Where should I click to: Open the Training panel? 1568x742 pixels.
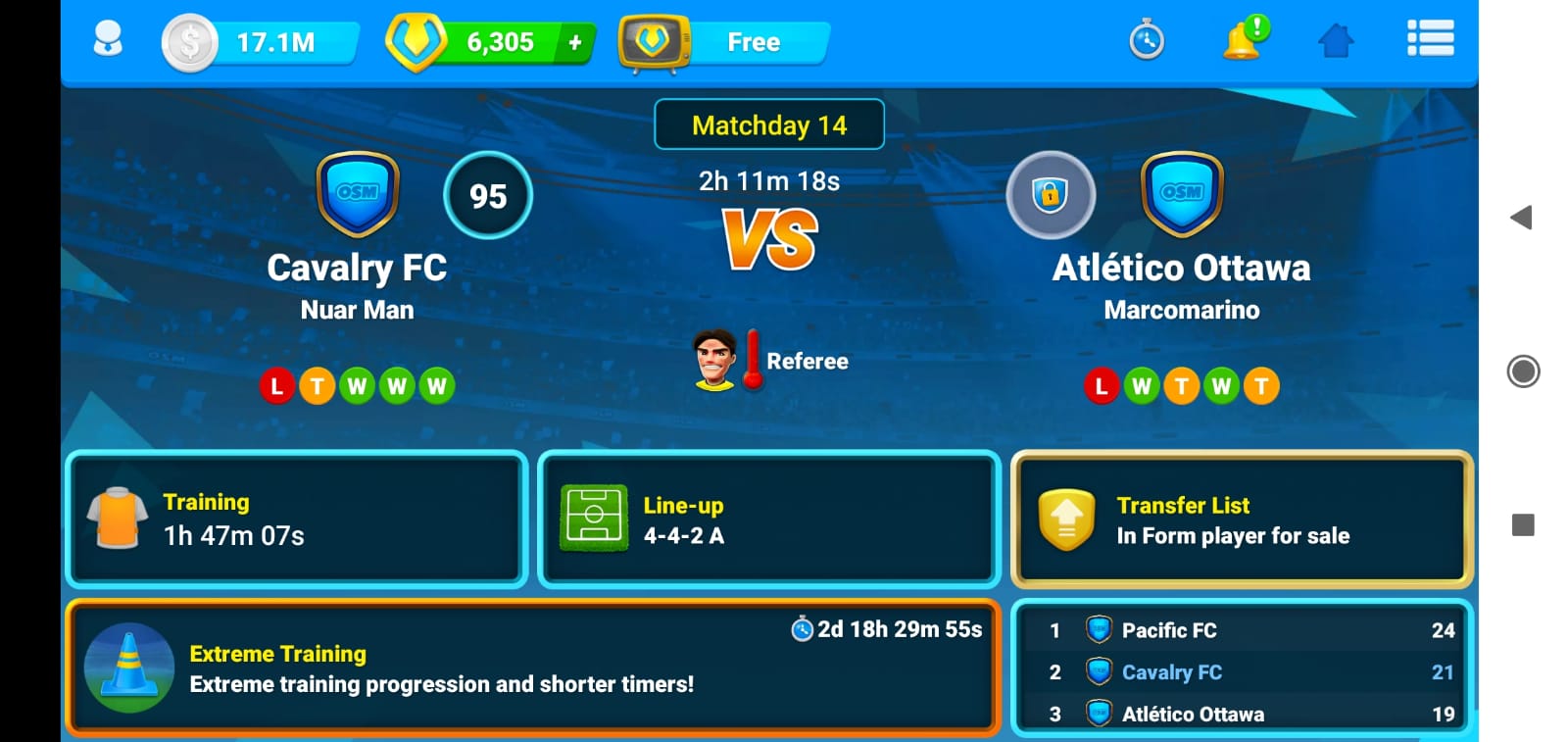click(296, 519)
